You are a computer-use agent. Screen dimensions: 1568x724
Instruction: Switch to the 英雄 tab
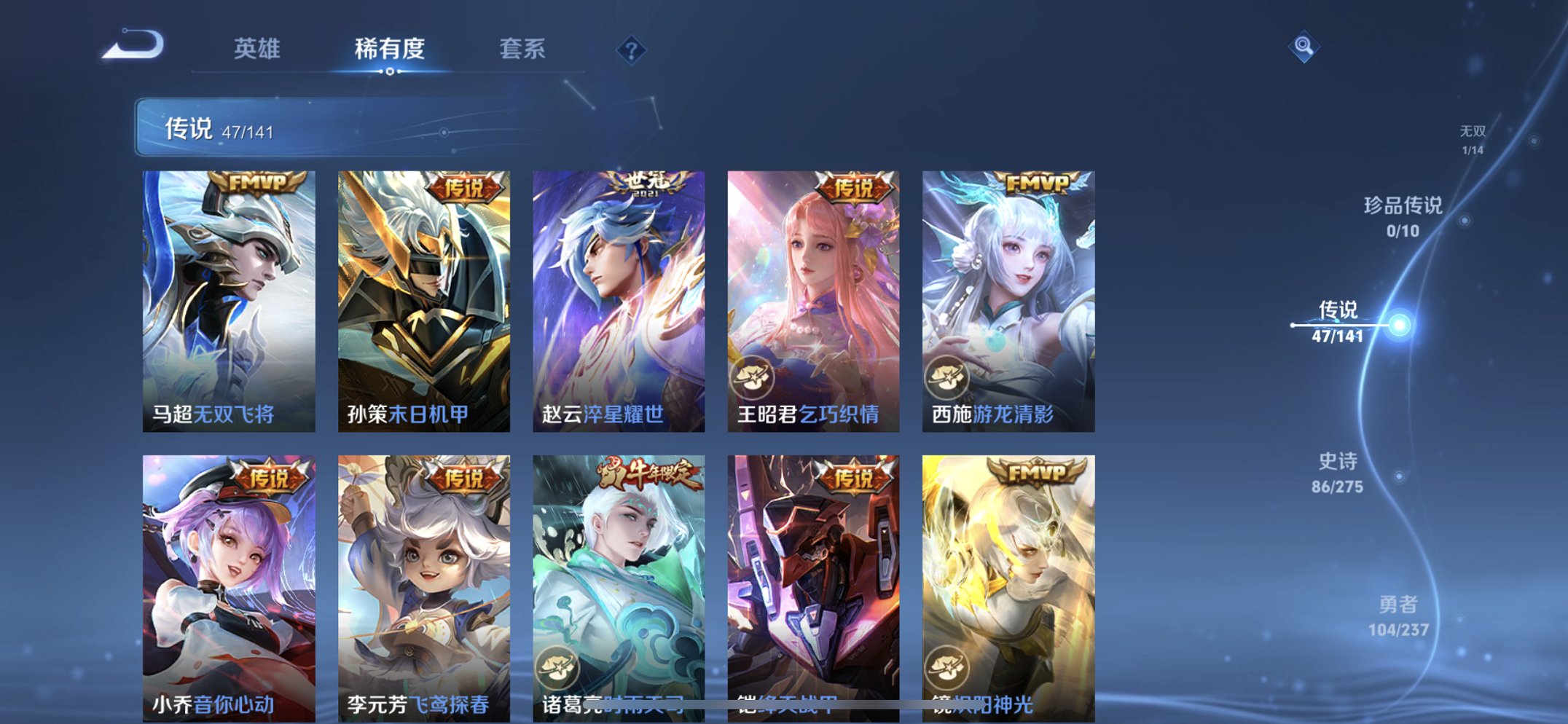point(258,50)
